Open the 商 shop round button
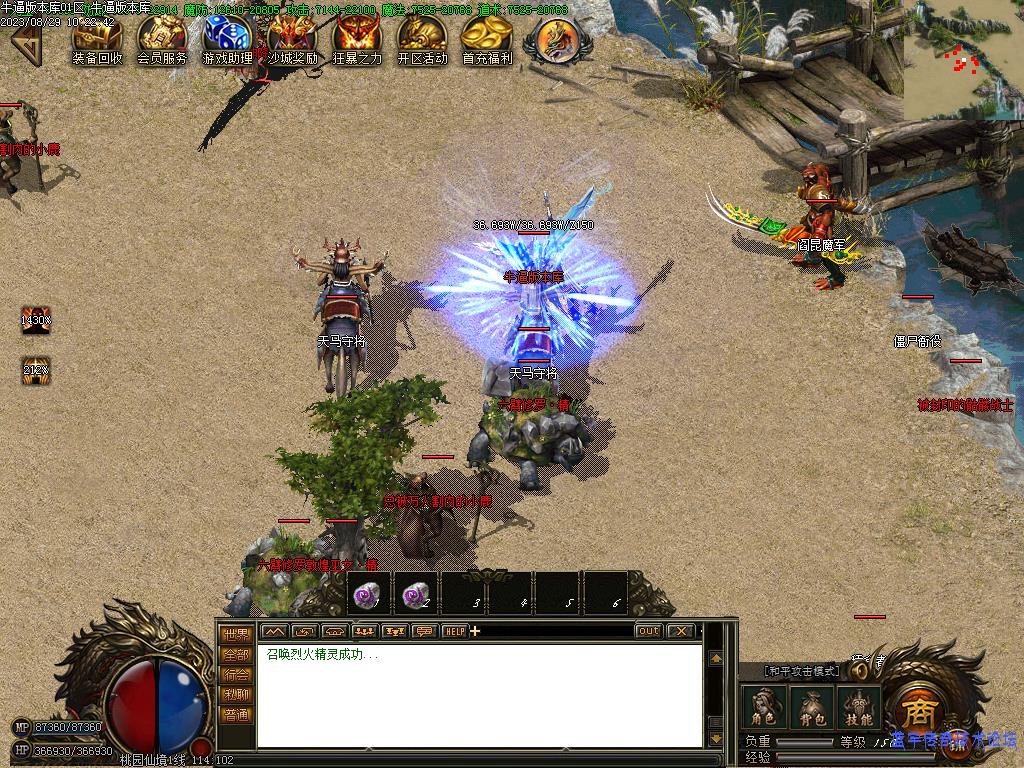1024x768 pixels. 916,711
